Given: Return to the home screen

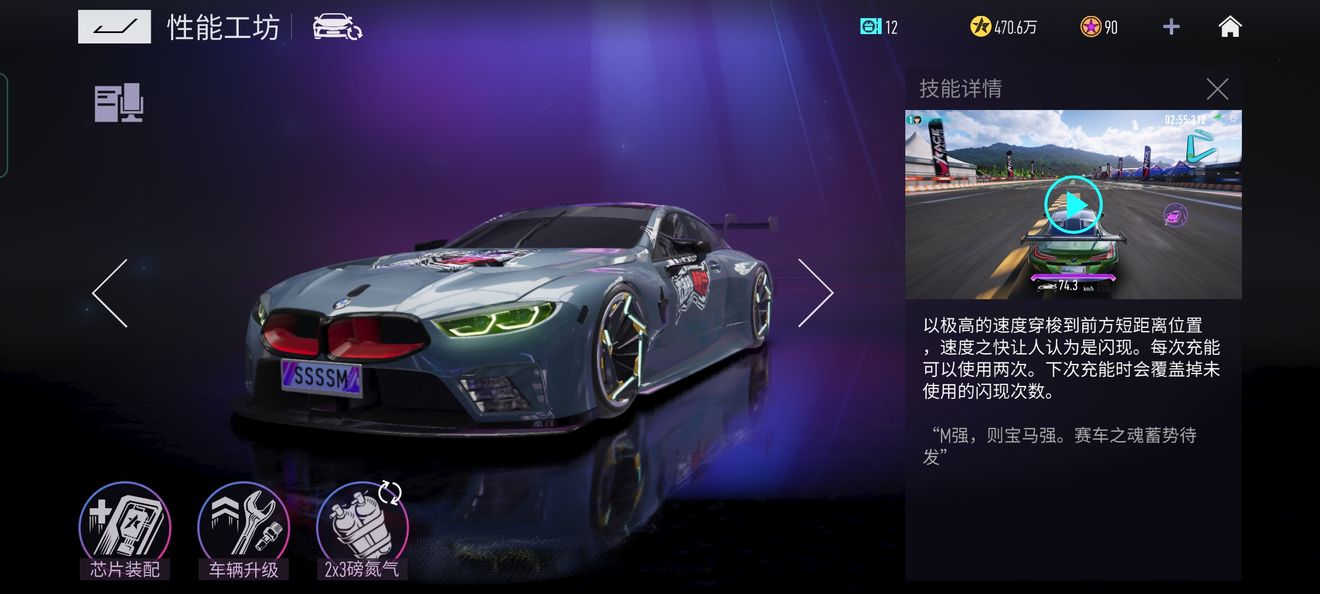Looking at the screenshot, I should (x=1230, y=27).
